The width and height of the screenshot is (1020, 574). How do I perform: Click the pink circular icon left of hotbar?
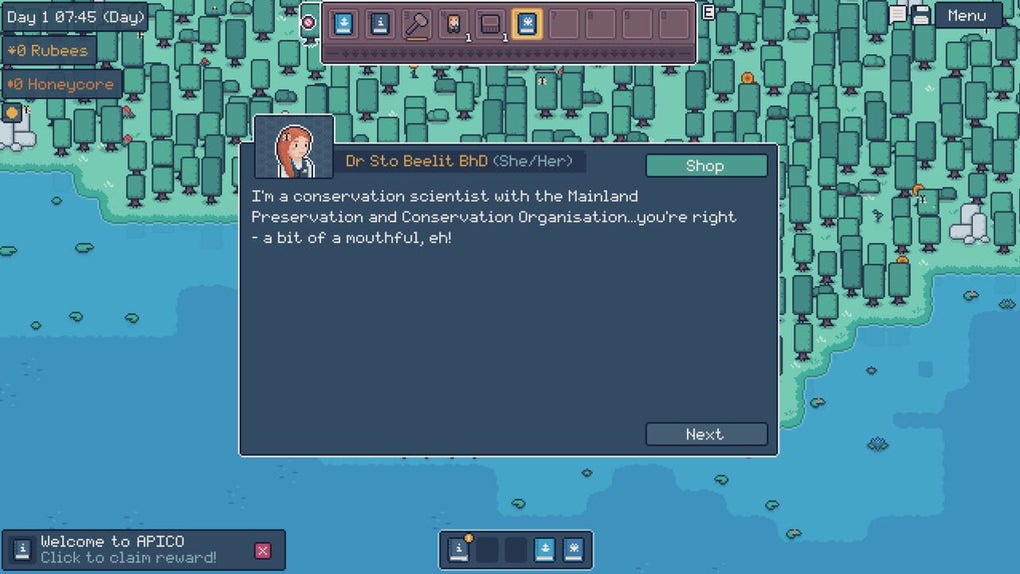coord(308,22)
